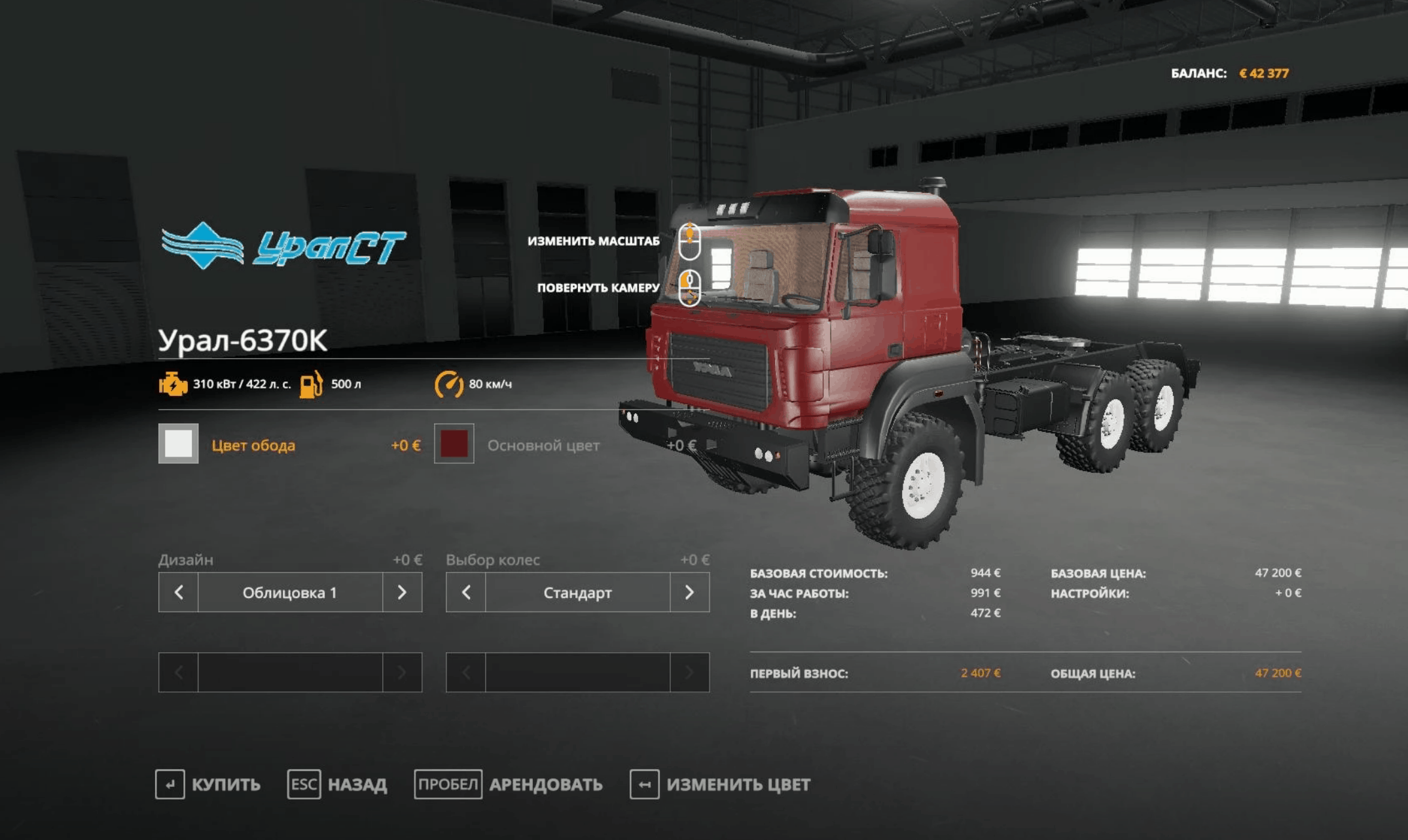The width and height of the screenshot is (1408, 840).
Task: Lease the vehicle with Арендовать
Action: 509,784
